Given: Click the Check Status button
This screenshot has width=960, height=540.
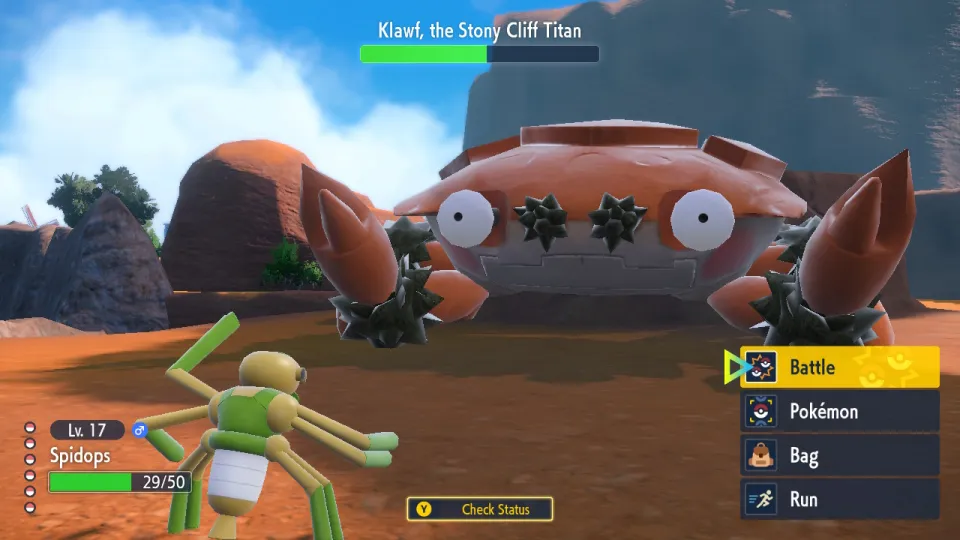Looking at the screenshot, I should tap(481, 509).
